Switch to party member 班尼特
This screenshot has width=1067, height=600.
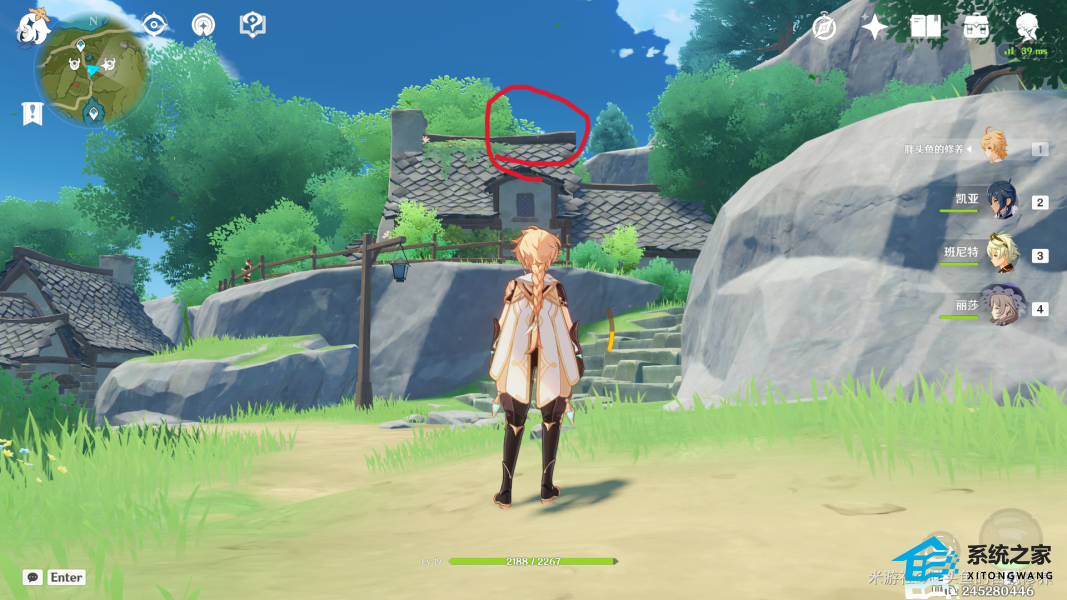point(1002,255)
